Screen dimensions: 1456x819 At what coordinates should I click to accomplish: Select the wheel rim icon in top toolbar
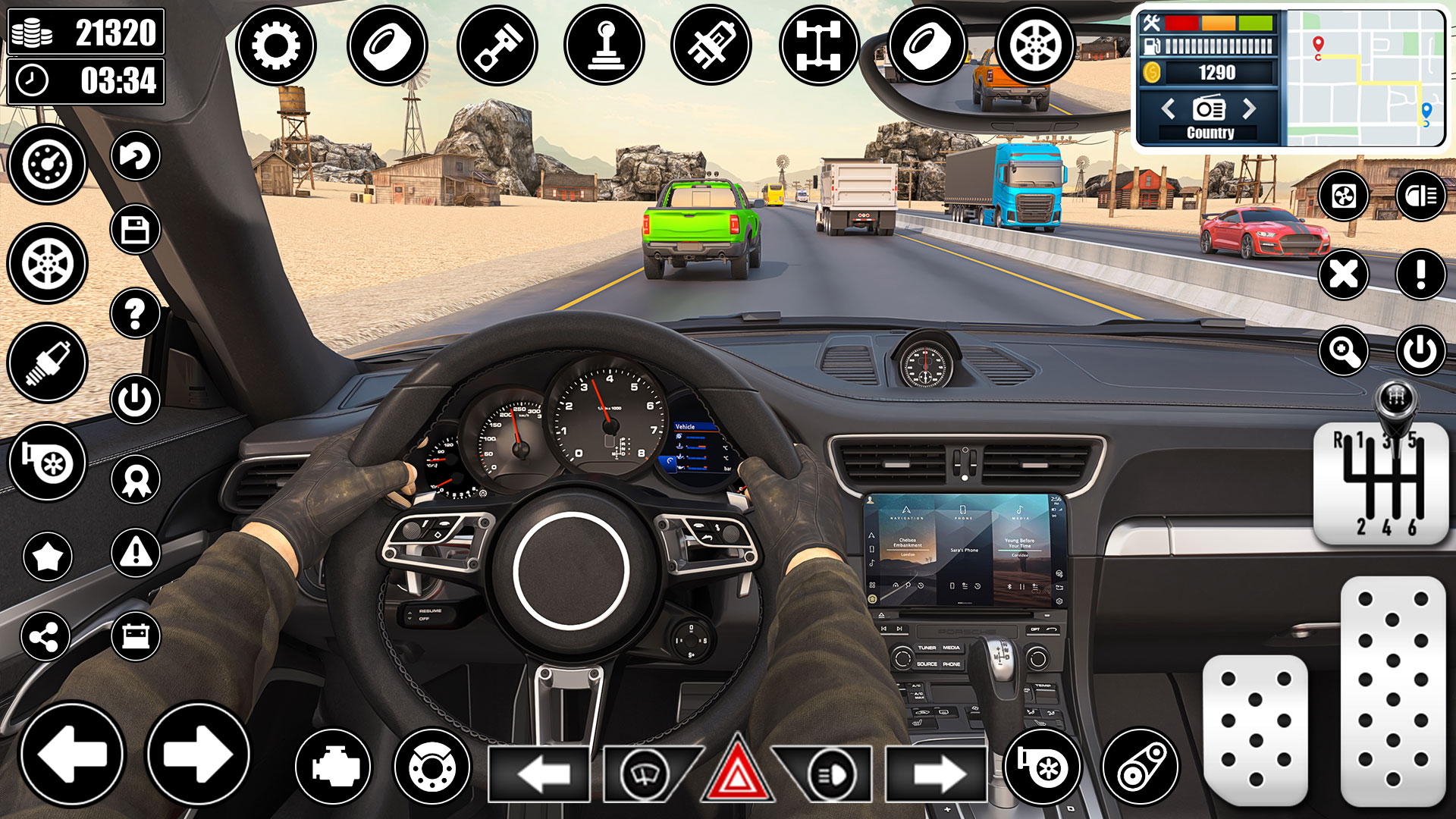[1037, 45]
